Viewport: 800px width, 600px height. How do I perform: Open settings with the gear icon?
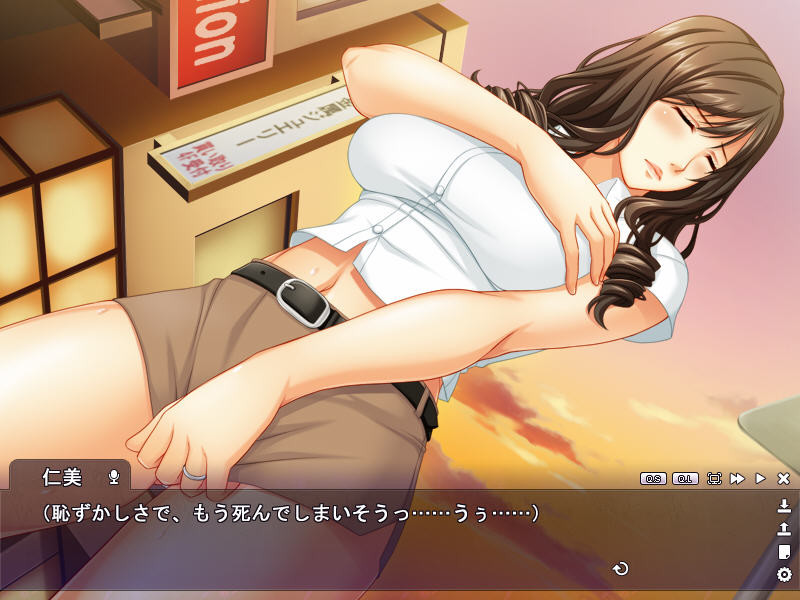tap(784, 574)
